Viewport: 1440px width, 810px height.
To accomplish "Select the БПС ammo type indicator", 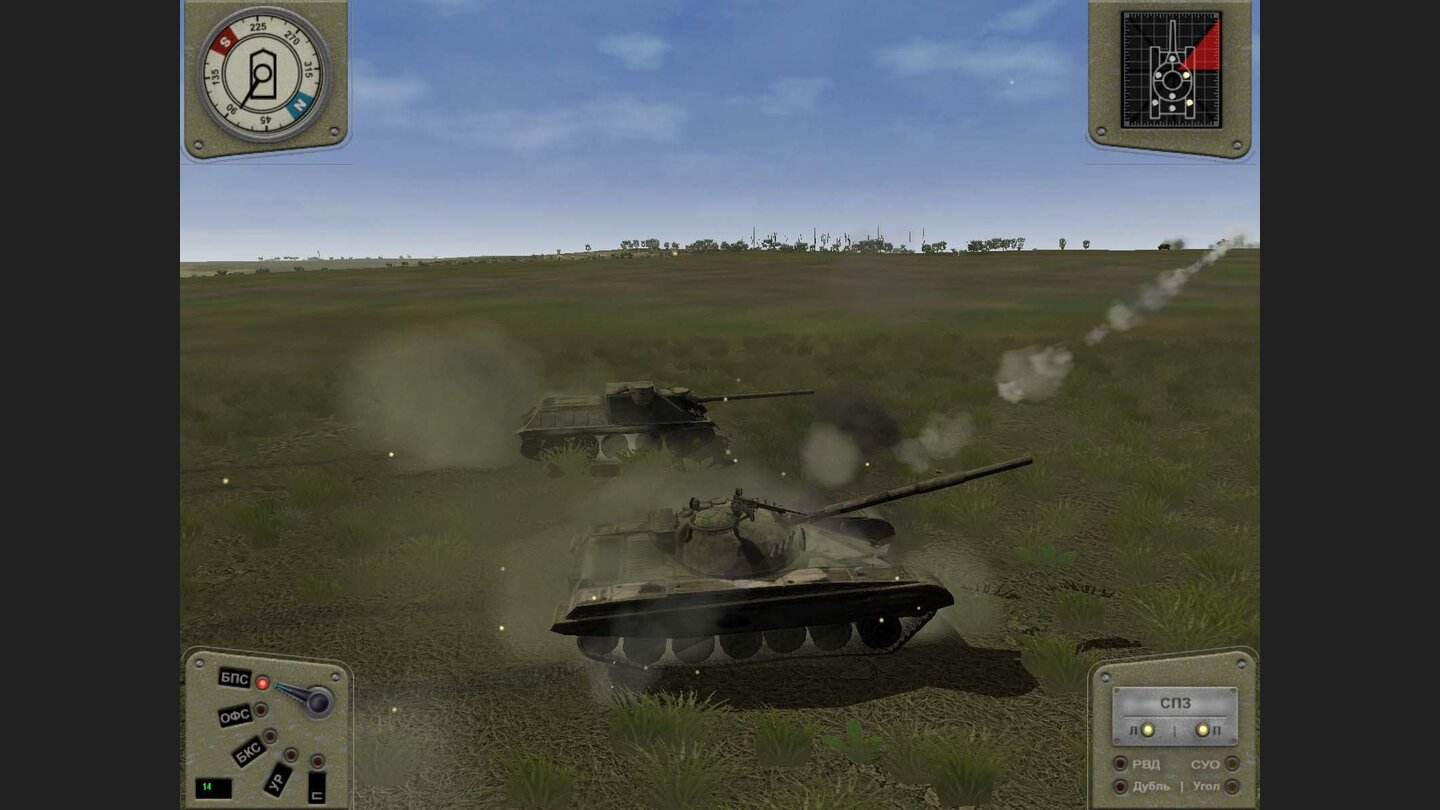I will click(263, 682).
